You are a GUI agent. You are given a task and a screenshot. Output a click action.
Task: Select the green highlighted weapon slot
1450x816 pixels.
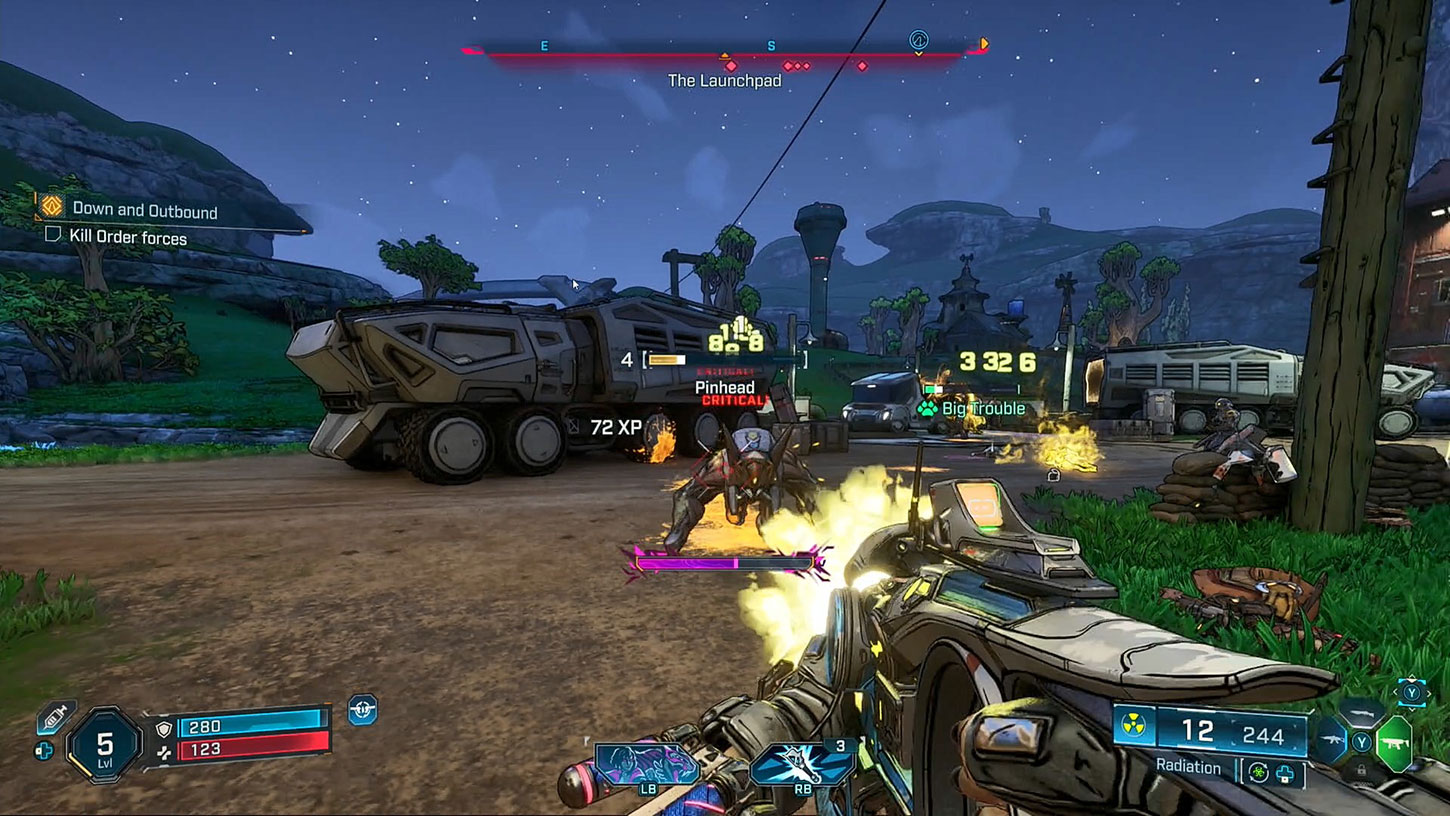(x=1394, y=744)
